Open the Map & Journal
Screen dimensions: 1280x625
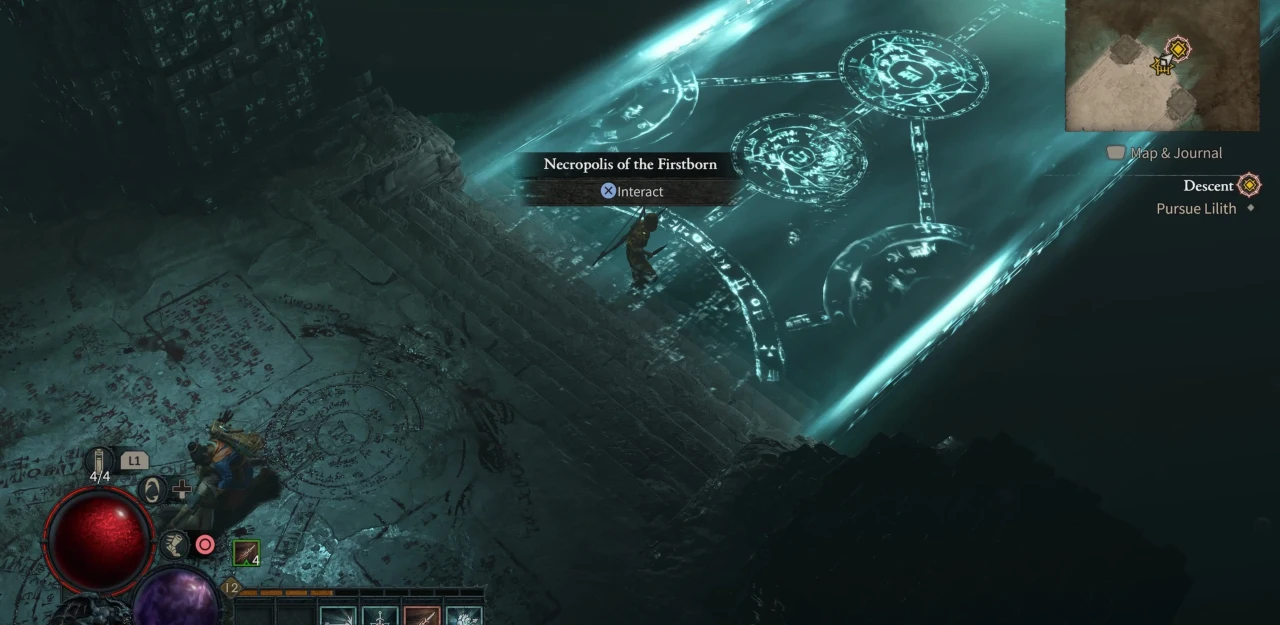point(1165,153)
